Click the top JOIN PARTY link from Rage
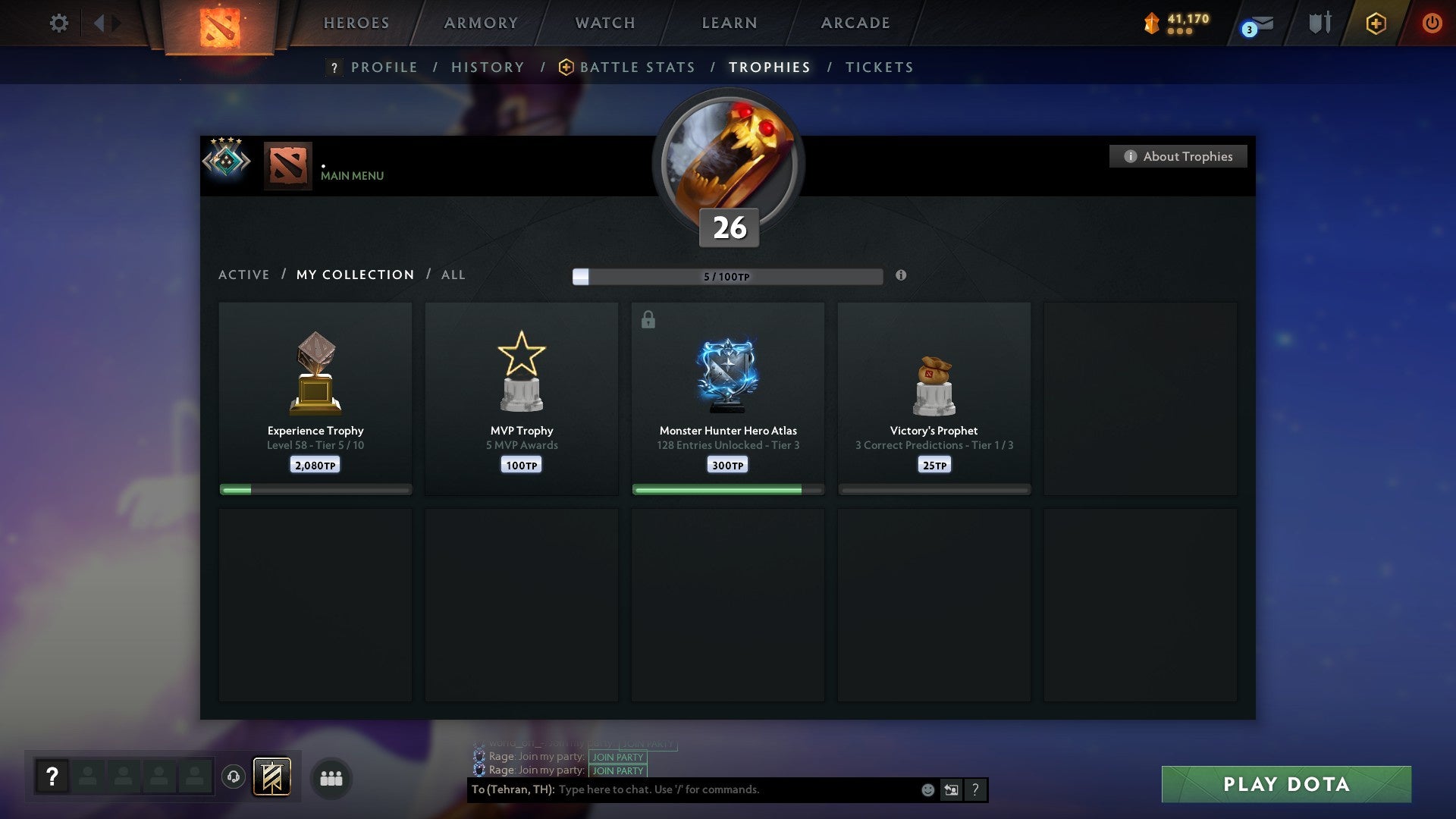Viewport: 1456px width, 819px height. [617, 757]
